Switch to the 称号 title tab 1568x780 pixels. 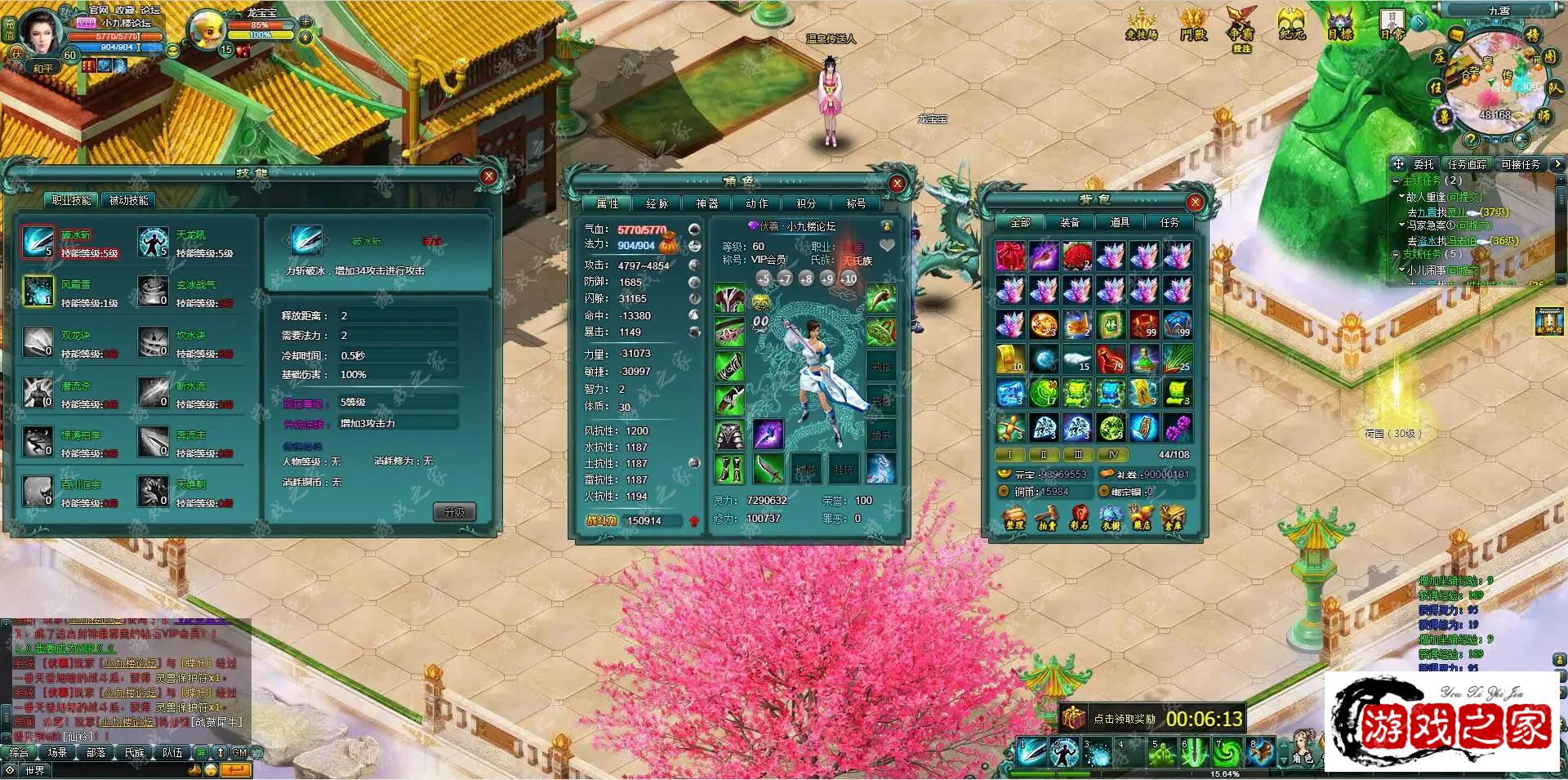[x=855, y=203]
